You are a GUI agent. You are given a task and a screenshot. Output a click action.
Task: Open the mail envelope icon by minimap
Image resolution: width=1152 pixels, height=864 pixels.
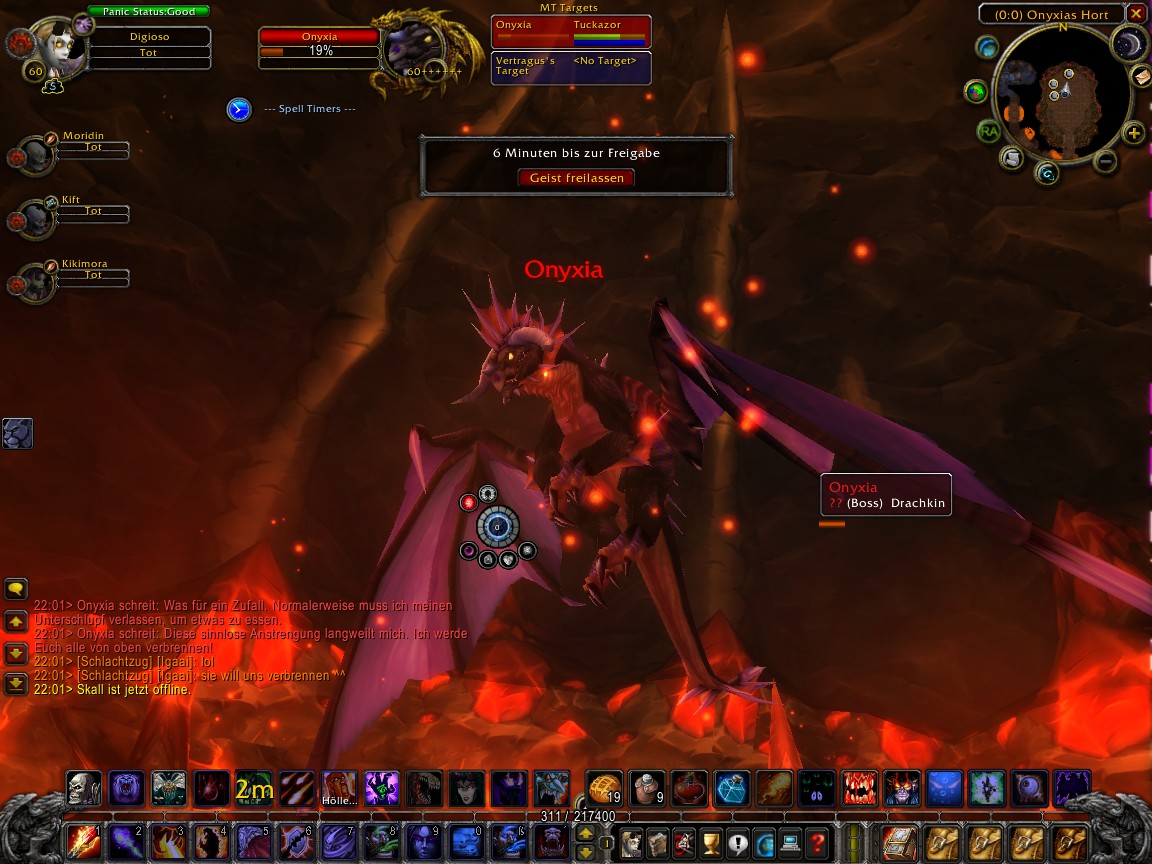1141,76
